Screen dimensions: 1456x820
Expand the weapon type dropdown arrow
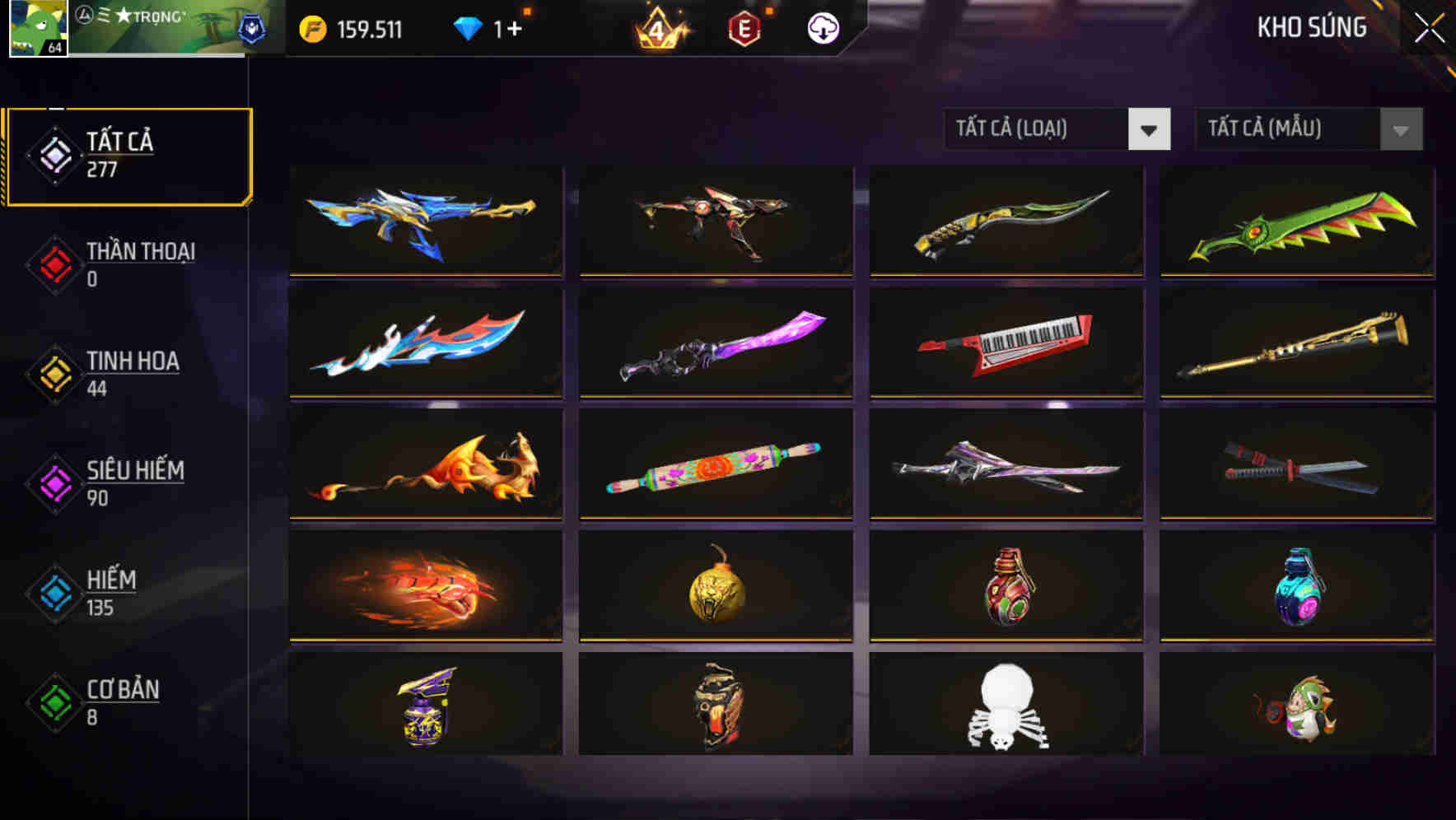click(1150, 129)
